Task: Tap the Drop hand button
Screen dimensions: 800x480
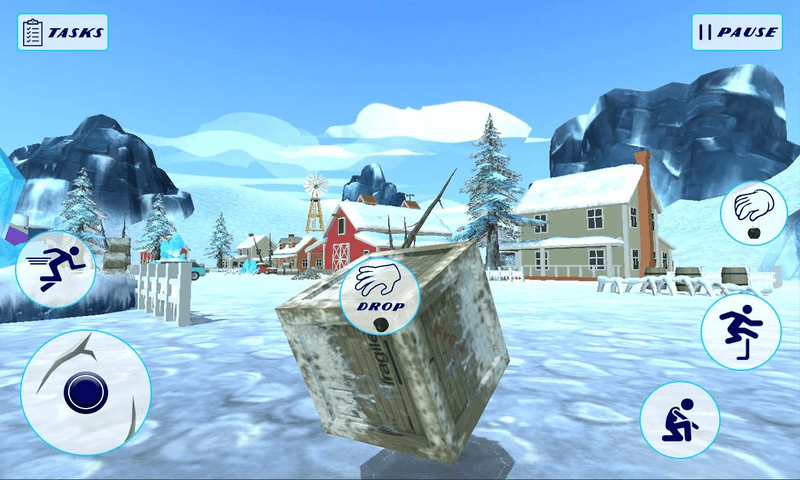Action: tap(379, 292)
